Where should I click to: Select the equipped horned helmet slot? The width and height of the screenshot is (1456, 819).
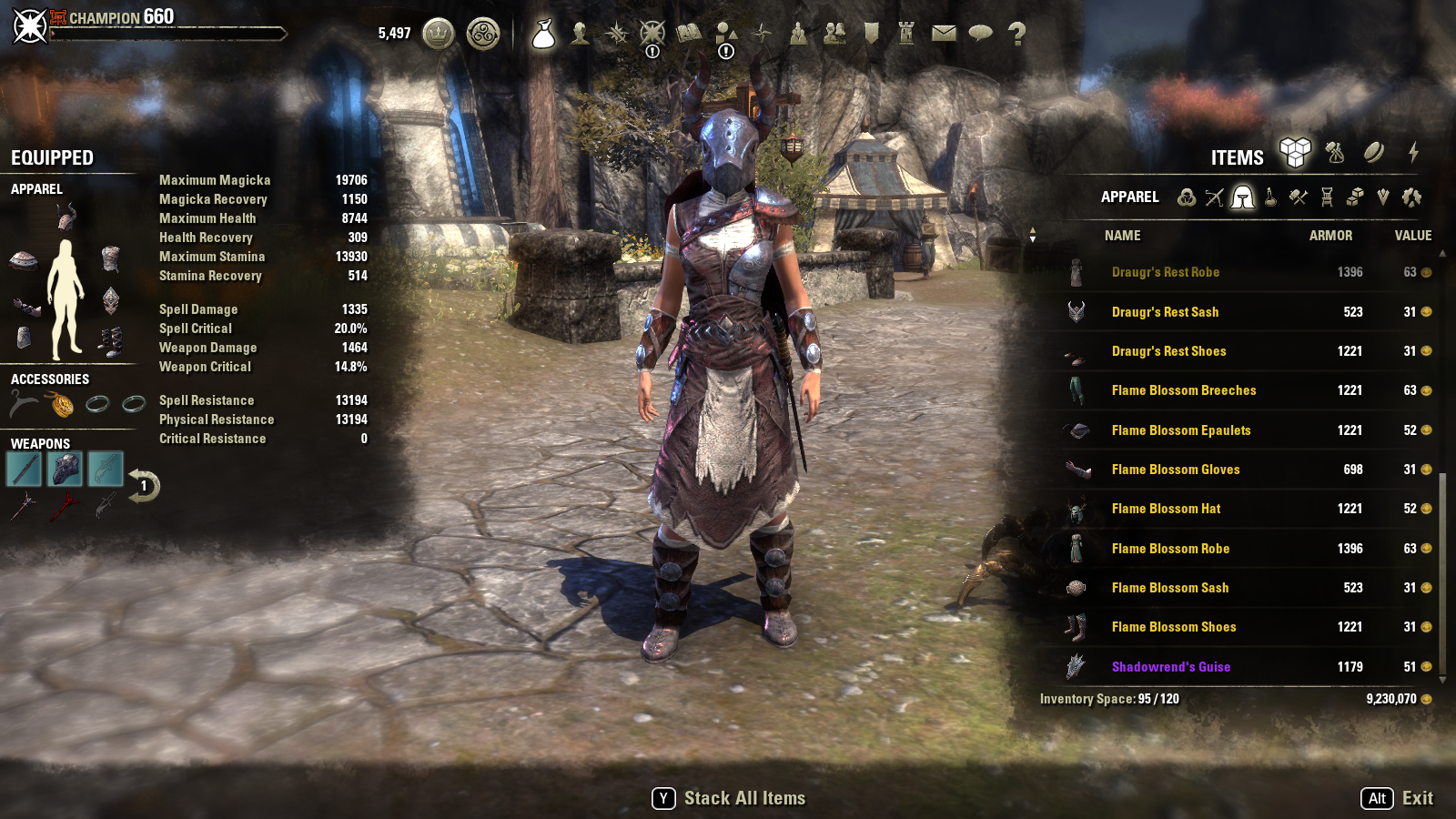coord(66,216)
